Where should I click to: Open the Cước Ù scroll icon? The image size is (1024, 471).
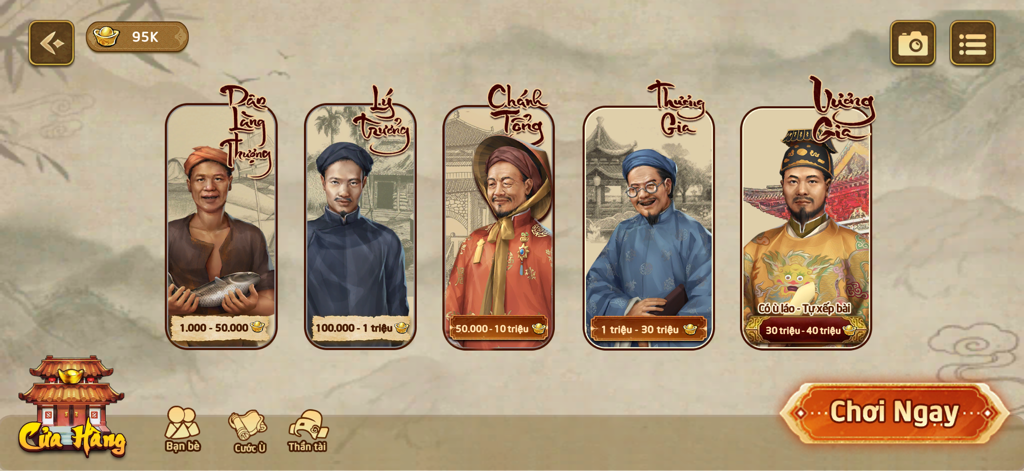248,431
